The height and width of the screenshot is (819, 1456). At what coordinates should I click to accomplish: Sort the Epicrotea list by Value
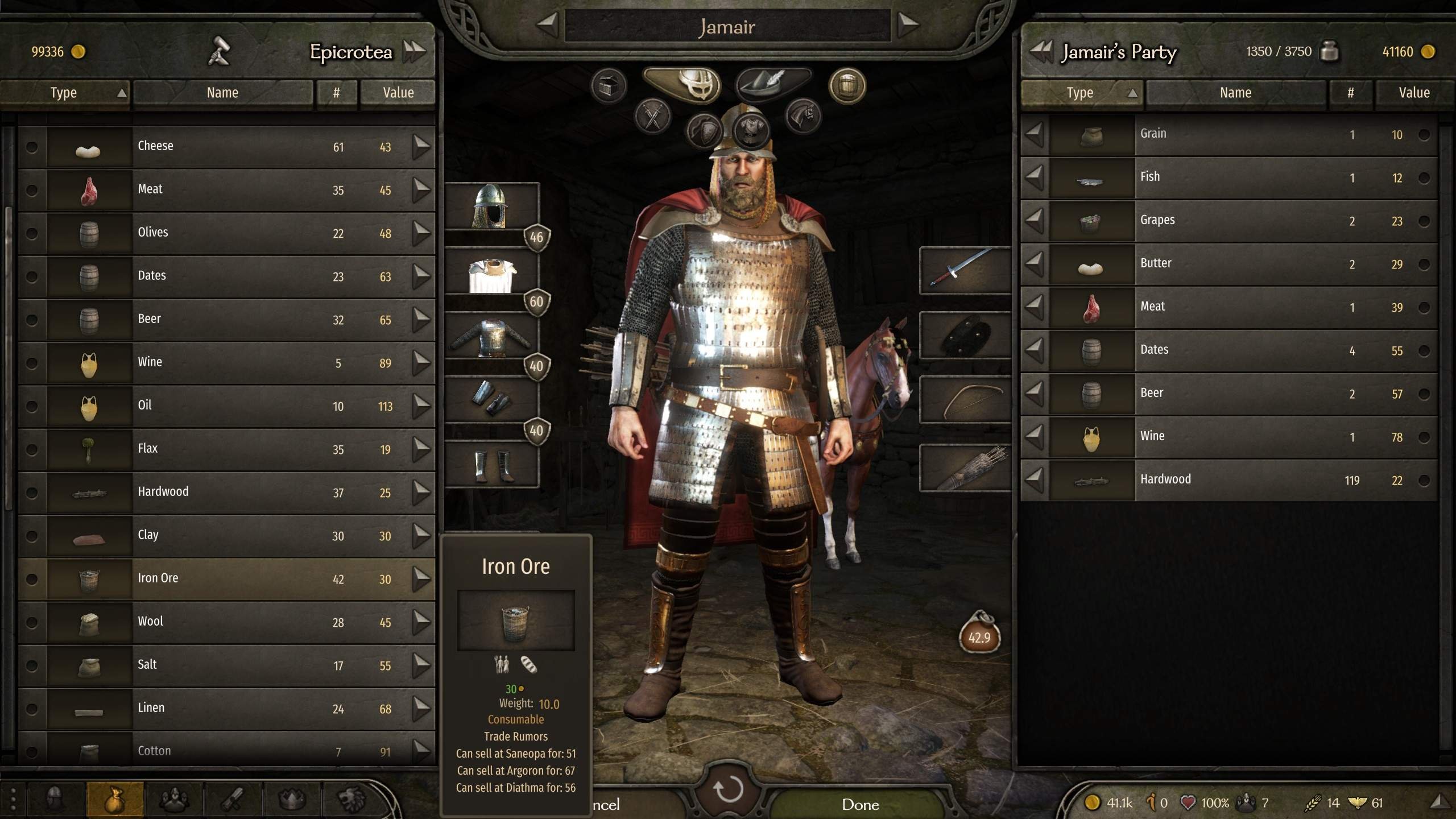click(398, 93)
